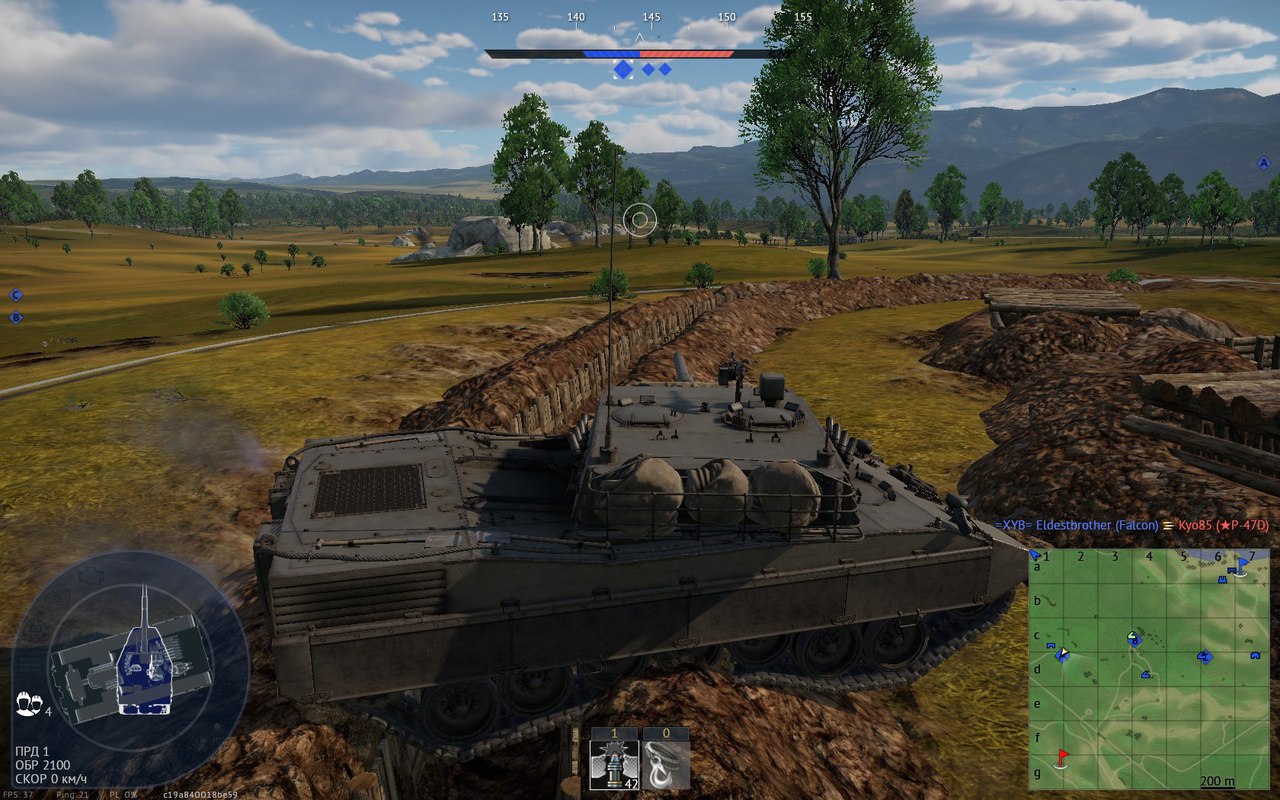Click capture point C screen marker
This screenshot has height=800, width=1280.
coord(15,294)
